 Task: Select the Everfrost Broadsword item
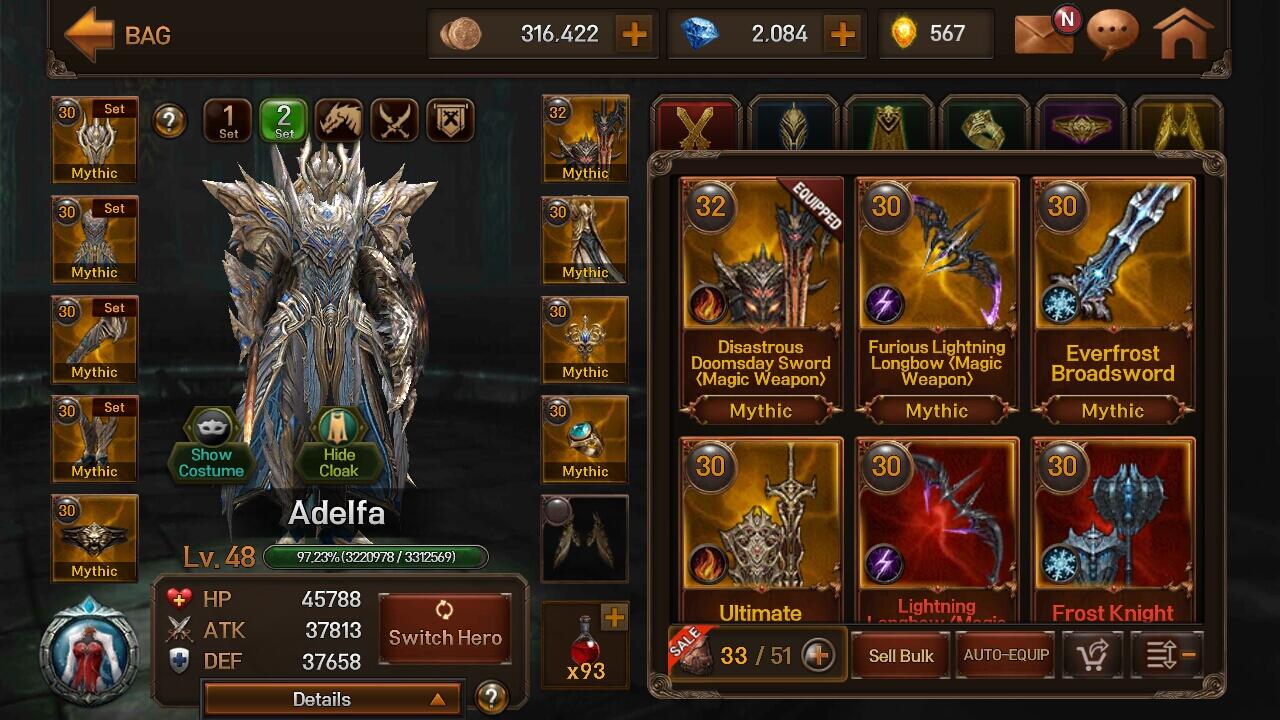tap(1112, 297)
